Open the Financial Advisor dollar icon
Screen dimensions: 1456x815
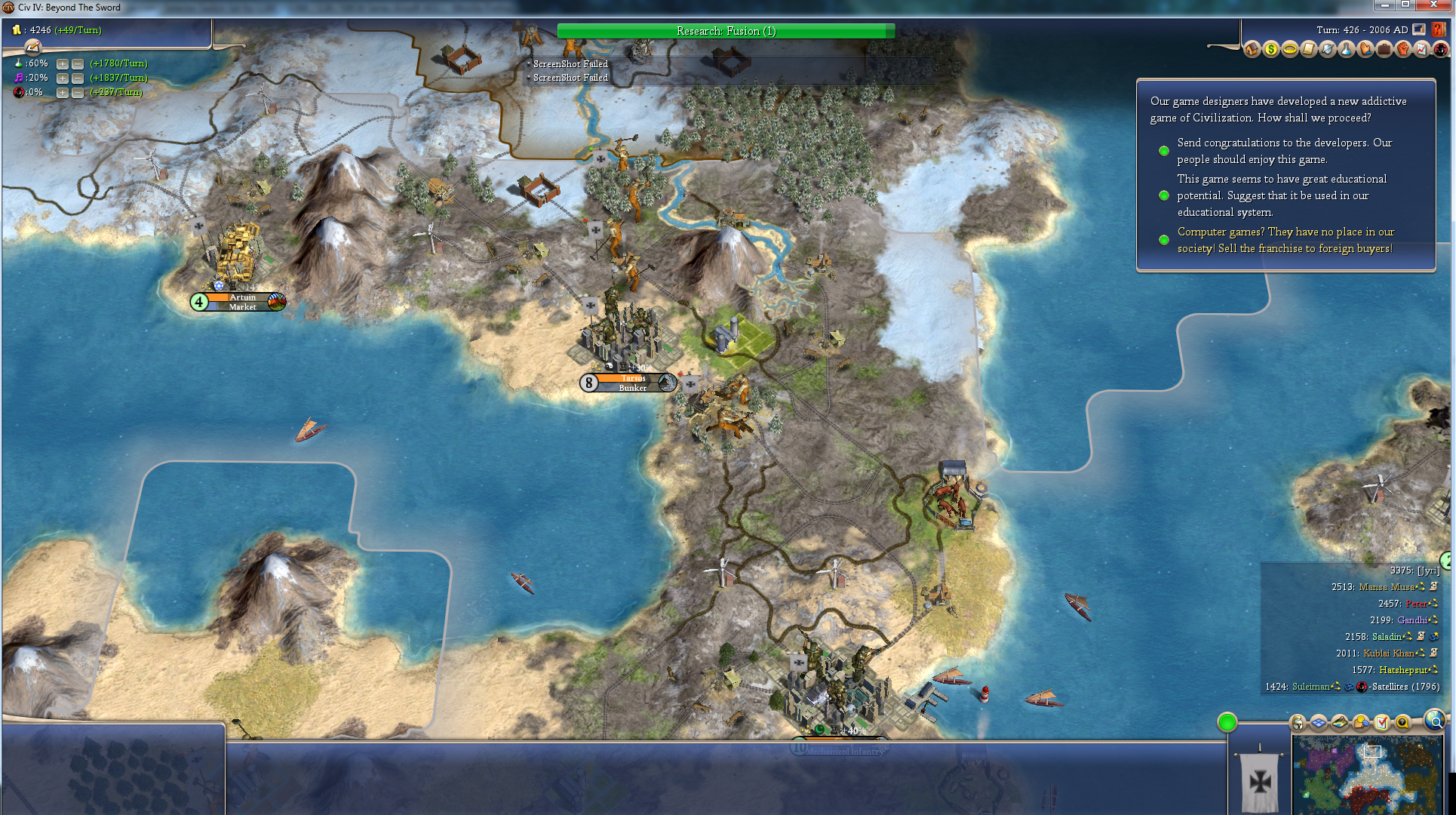click(x=1271, y=50)
